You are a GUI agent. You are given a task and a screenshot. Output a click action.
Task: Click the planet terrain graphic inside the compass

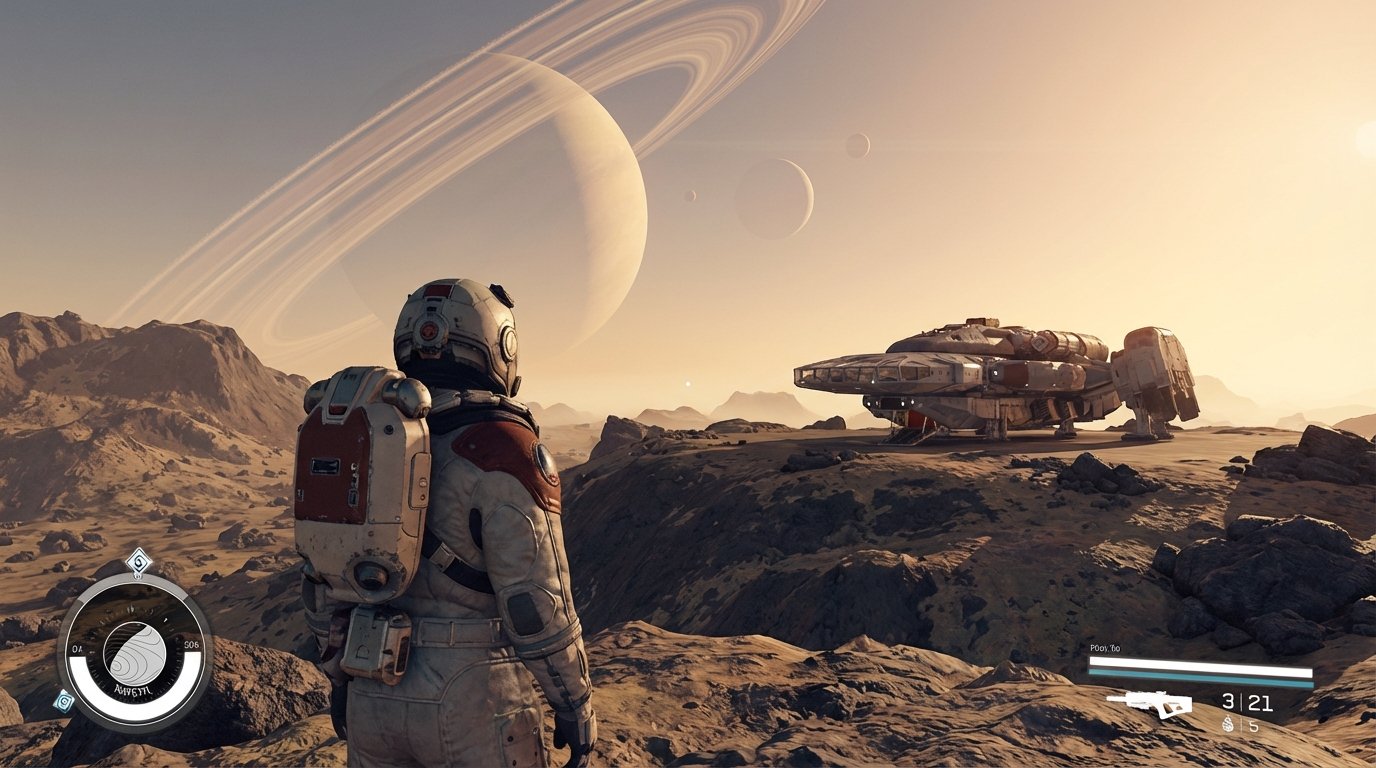134,652
